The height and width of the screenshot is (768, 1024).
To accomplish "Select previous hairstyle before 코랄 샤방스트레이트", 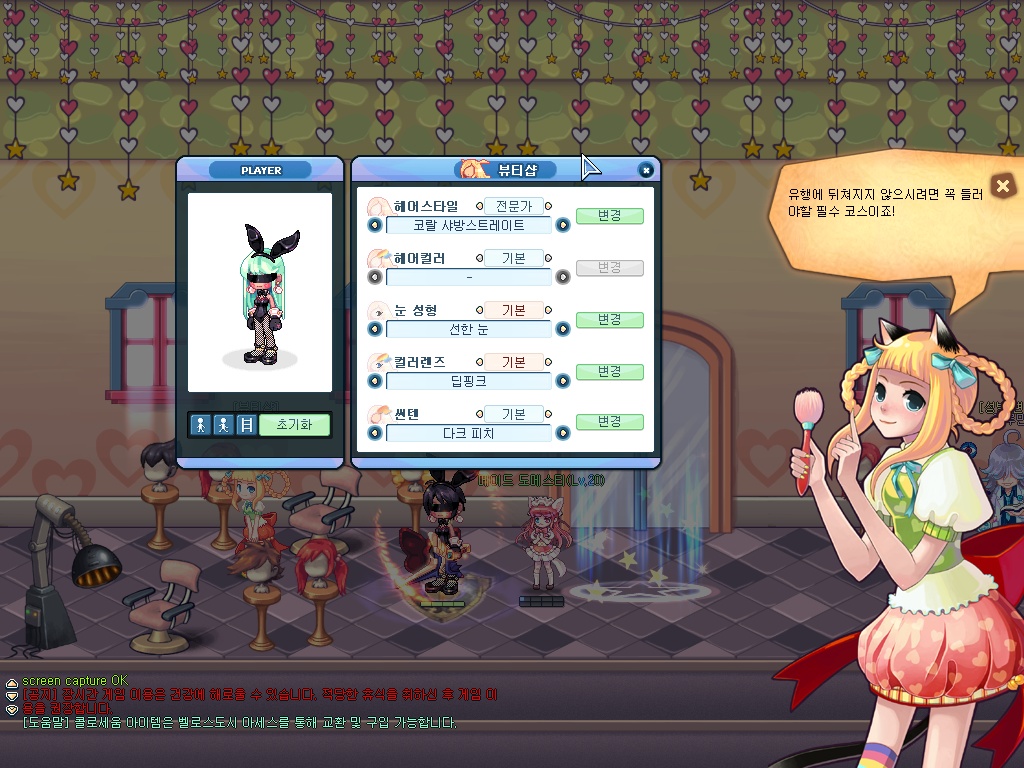I will pyautogui.click(x=375, y=225).
